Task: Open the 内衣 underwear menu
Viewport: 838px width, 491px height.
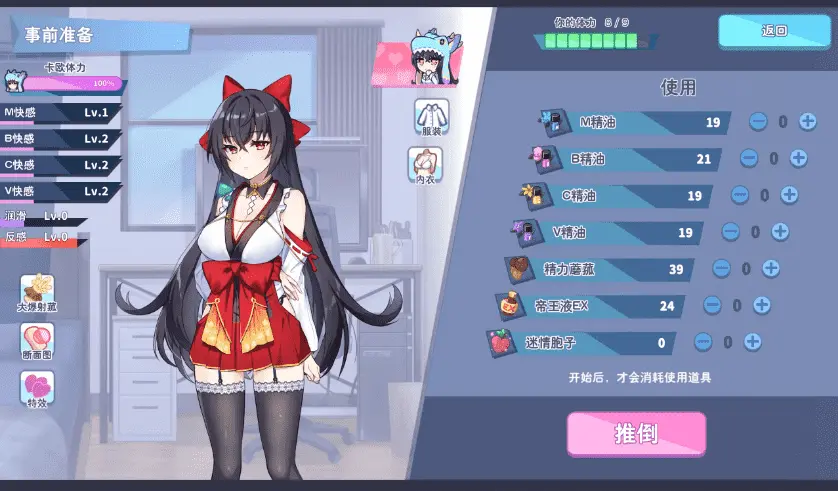Action: [x=425, y=165]
